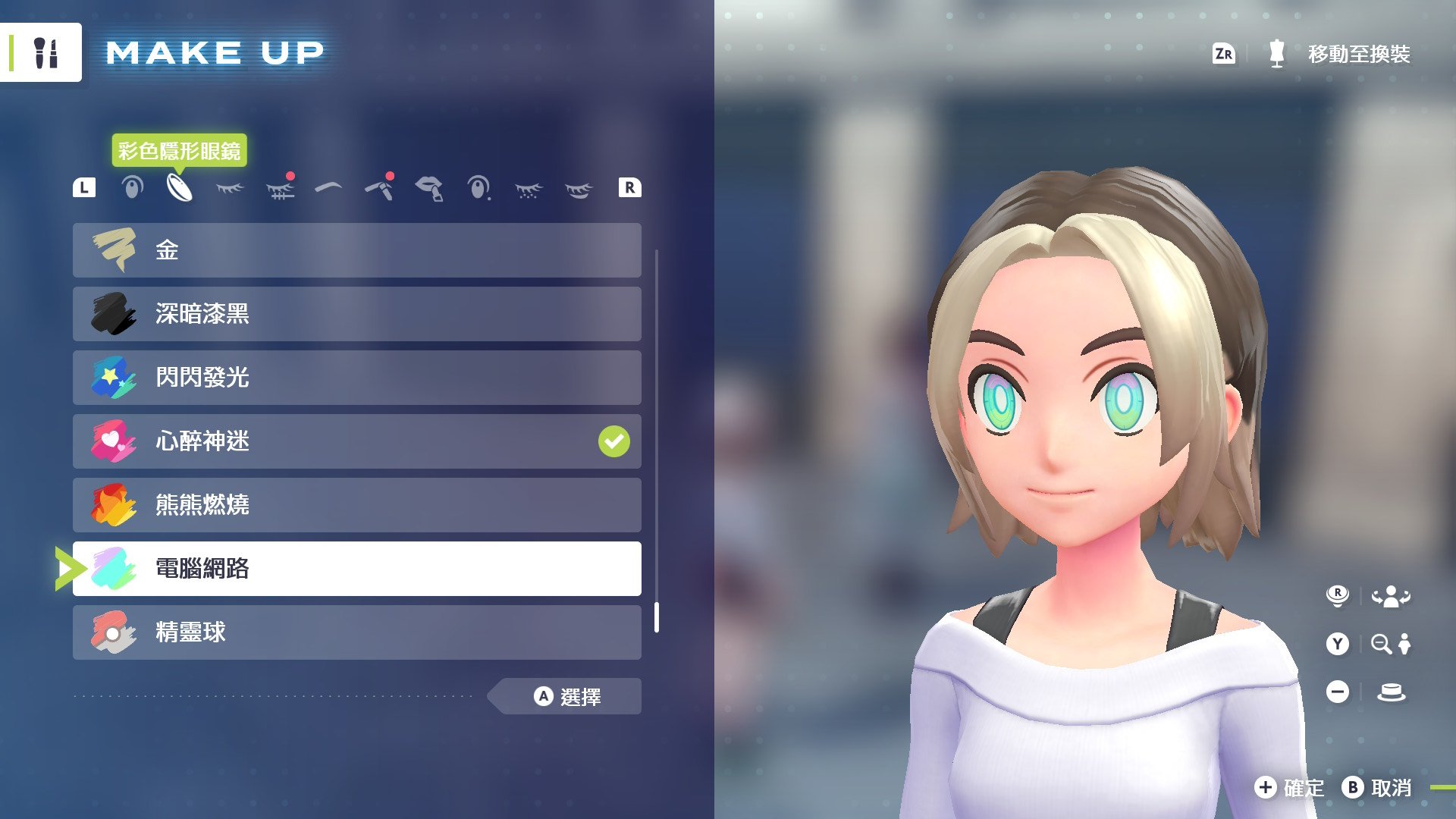Confirm makeup with the 確定 button
Image resolution: width=1456 pixels, height=819 pixels.
point(1290,788)
